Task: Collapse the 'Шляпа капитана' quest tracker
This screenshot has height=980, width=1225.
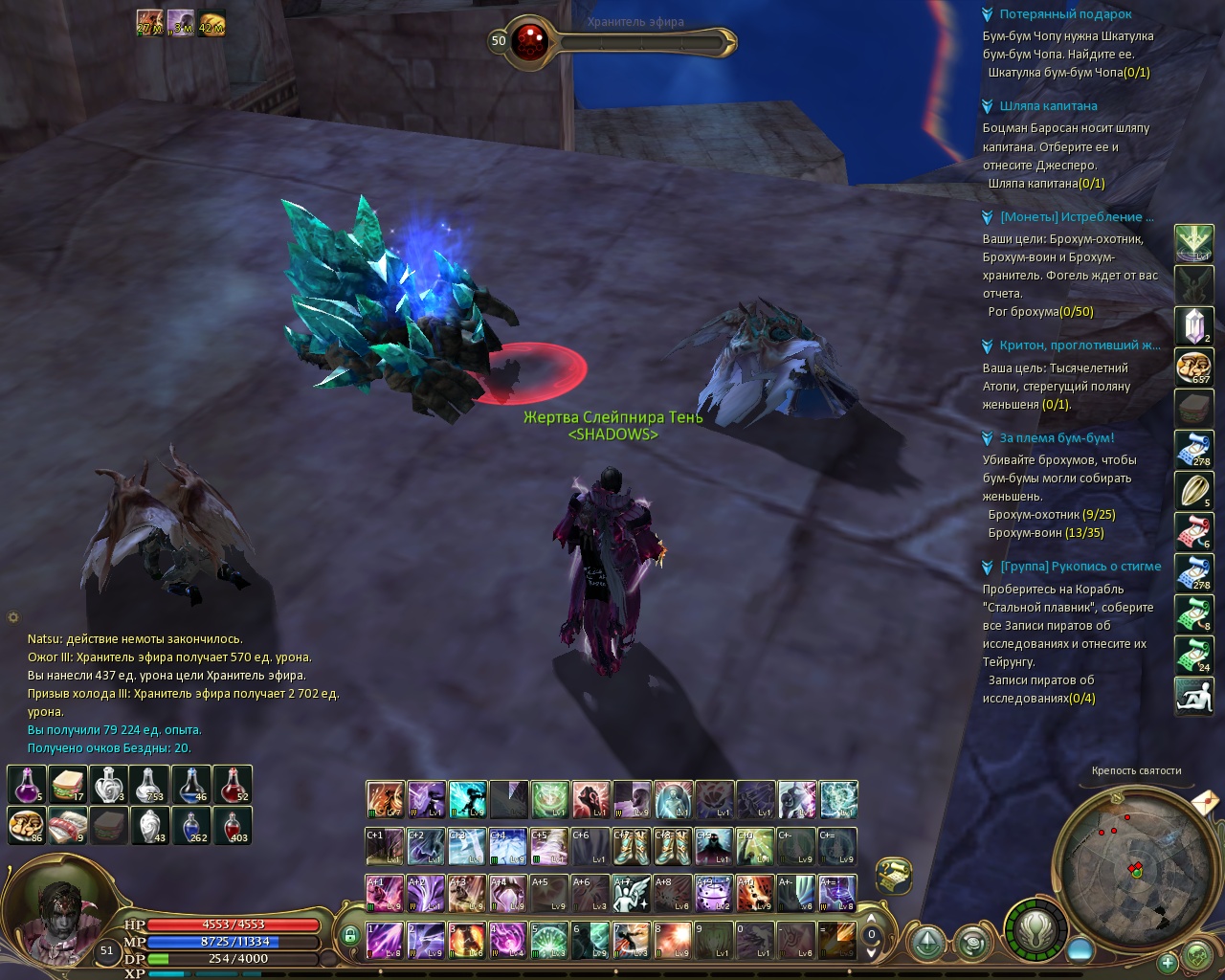Action: click(x=988, y=106)
